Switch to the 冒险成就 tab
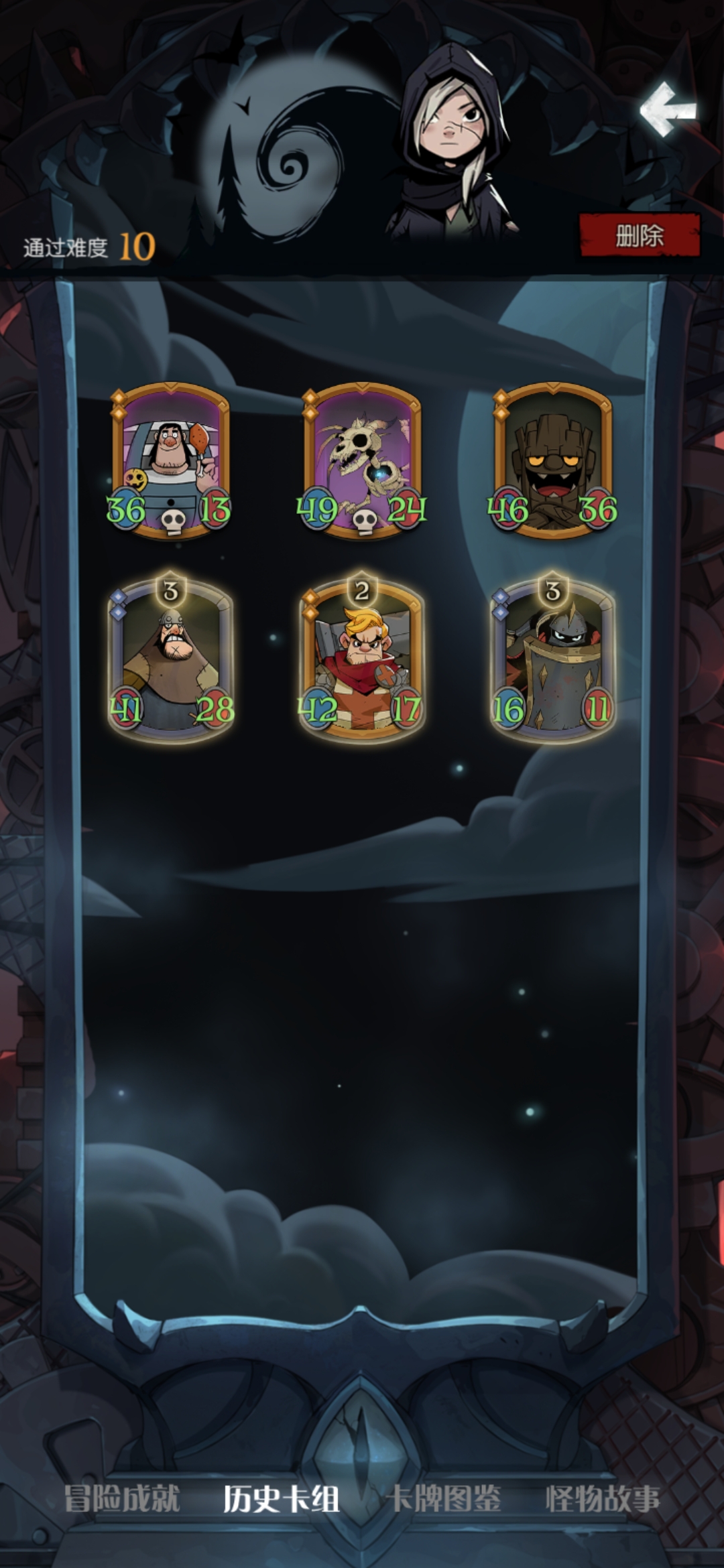Image resolution: width=724 pixels, height=1568 pixels. tap(122, 1498)
